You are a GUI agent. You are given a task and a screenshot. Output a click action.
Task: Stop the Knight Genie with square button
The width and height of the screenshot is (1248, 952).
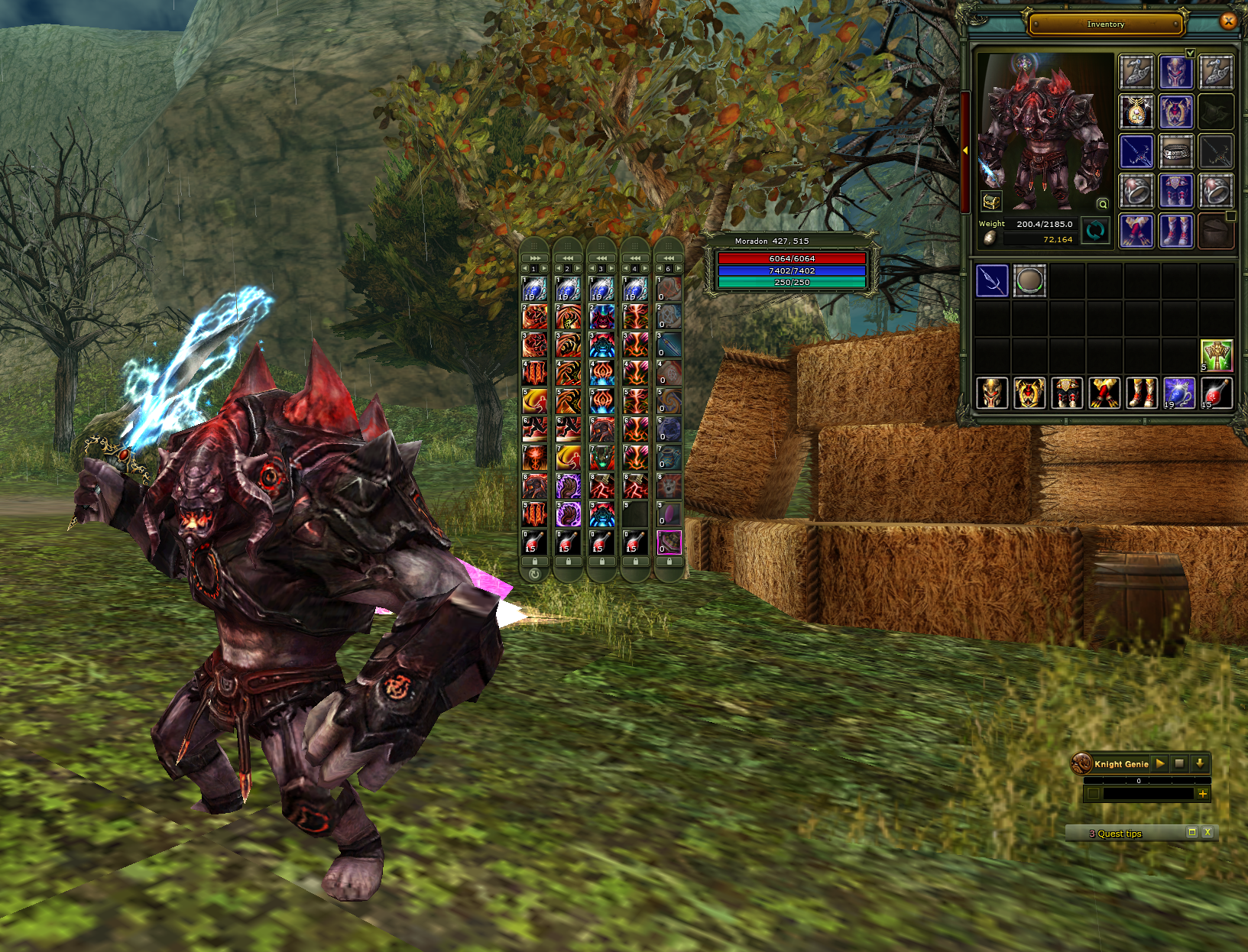pyautogui.click(x=1179, y=763)
